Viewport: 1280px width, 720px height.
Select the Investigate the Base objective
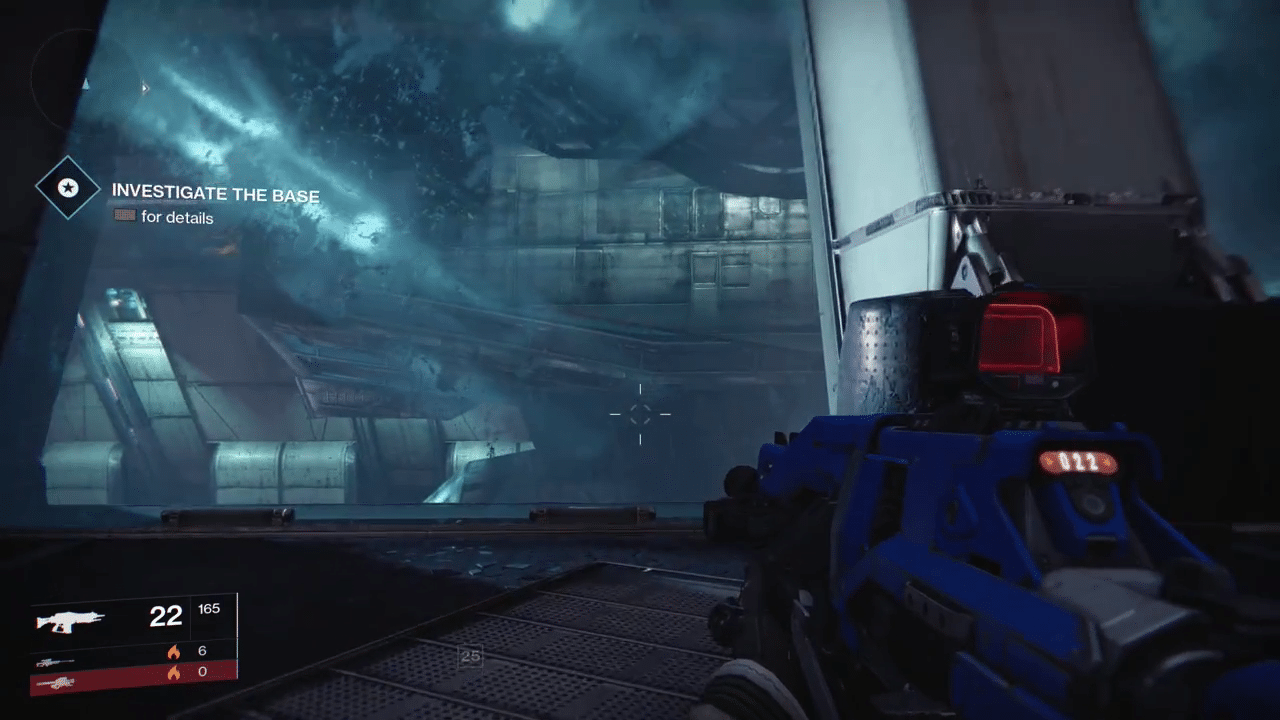tap(215, 193)
